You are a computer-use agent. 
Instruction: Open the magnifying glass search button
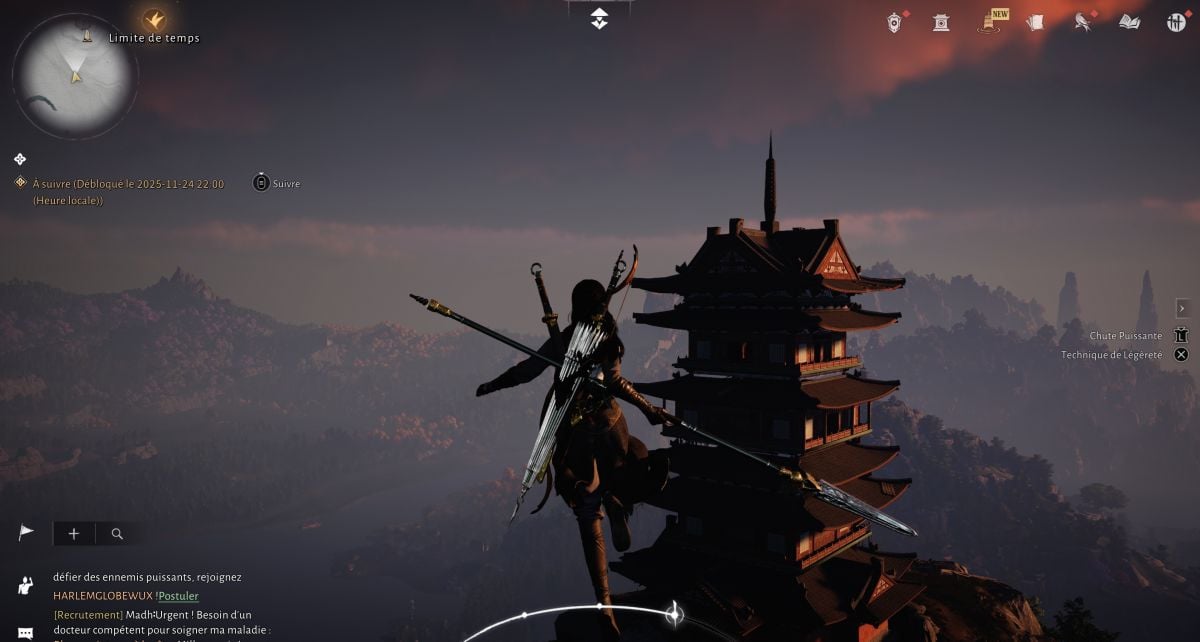(x=117, y=534)
